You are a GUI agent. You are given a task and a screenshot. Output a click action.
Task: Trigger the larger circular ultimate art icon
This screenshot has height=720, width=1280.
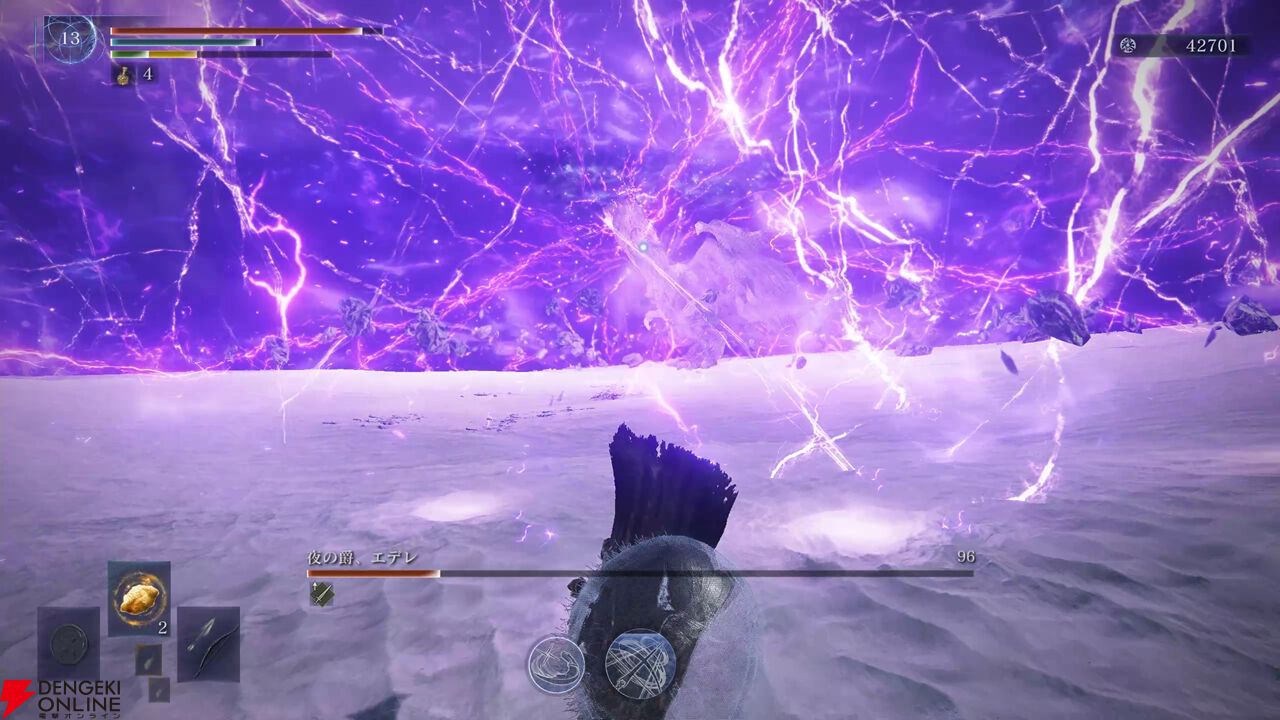pyautogui.click(x=640, y=664)
